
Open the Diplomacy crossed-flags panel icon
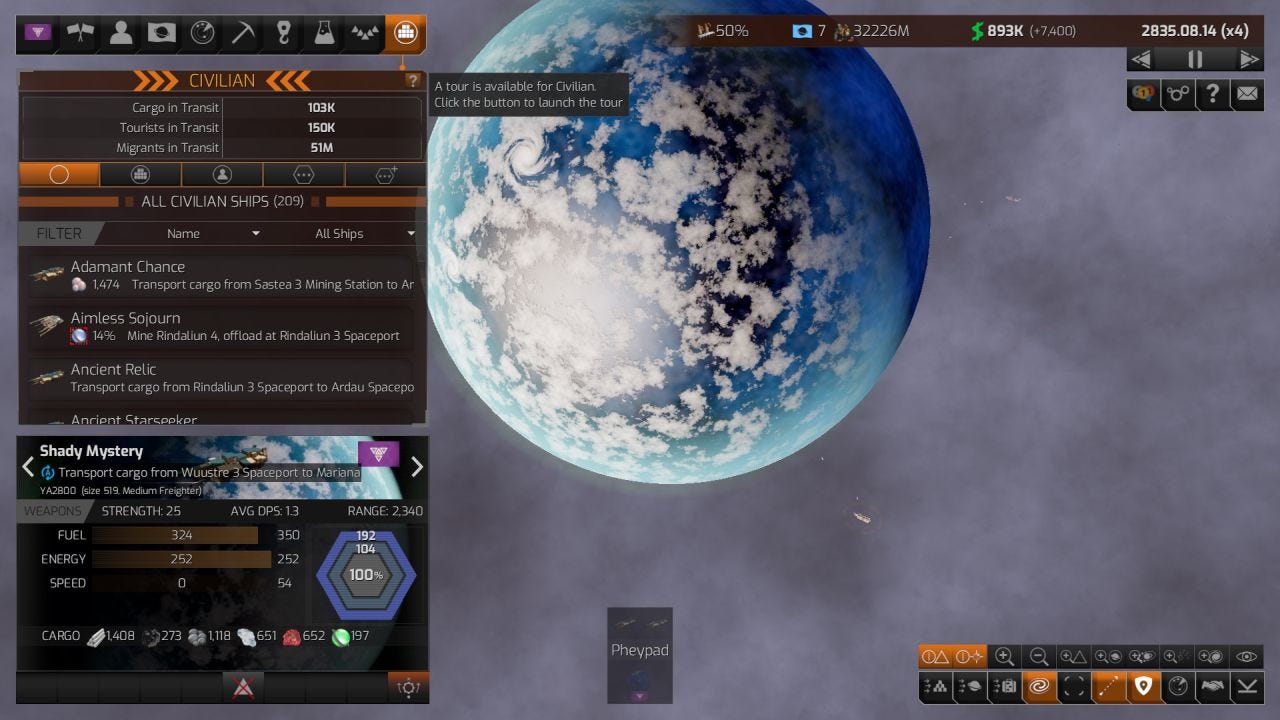click(78, 33)
